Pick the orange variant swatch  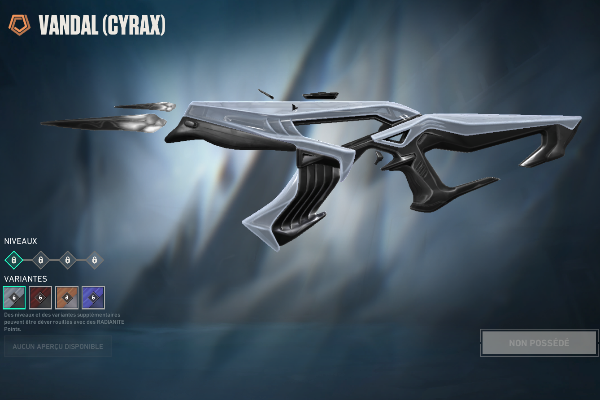pyautogui.click(x=67, y=297)
